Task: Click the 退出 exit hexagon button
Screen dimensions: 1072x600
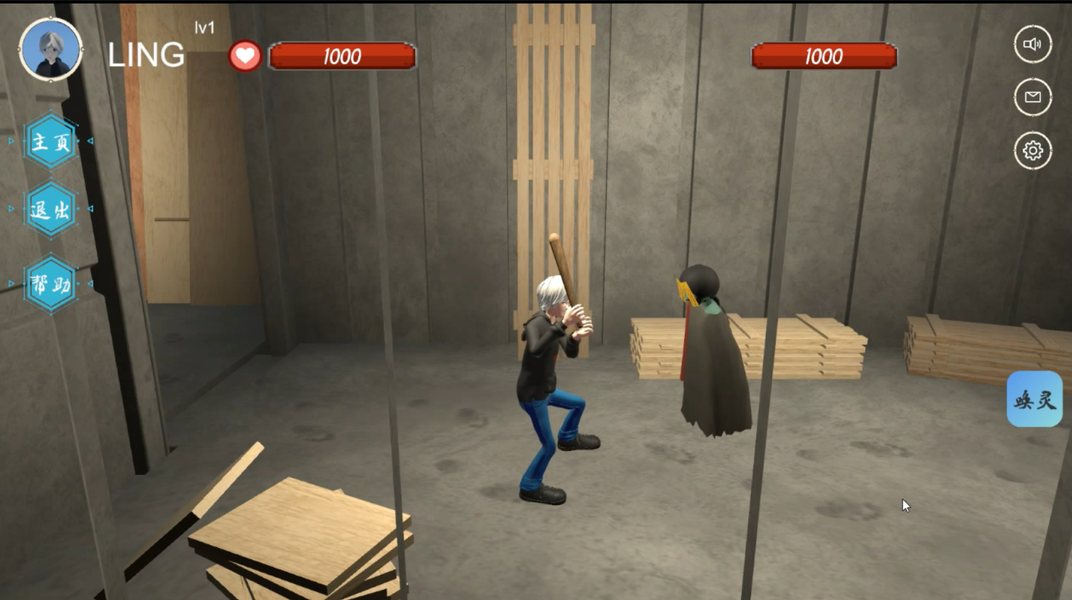Action: pyautogui.click(x=51, y=210)
